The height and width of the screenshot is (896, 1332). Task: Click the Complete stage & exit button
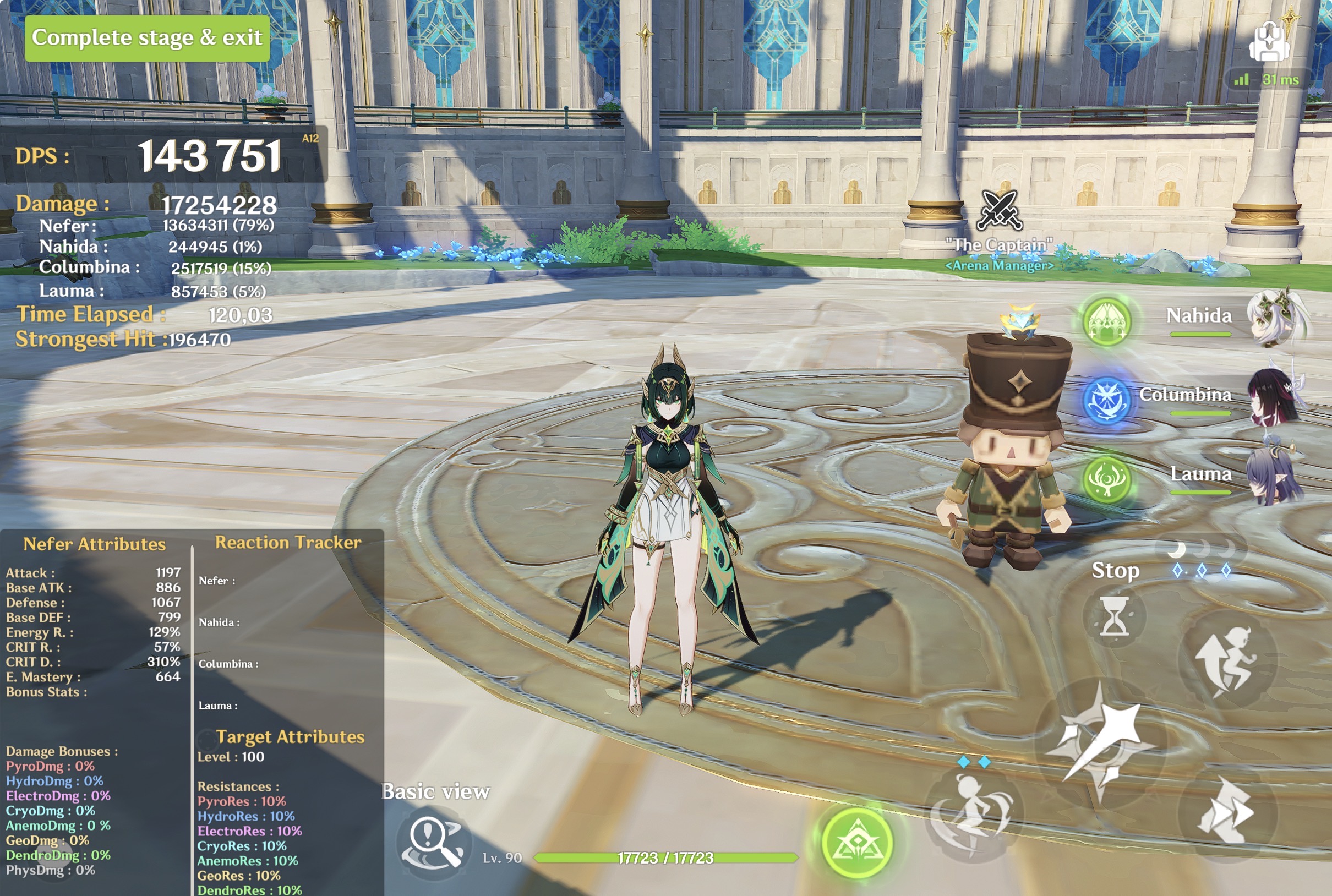tap(147, 38)
